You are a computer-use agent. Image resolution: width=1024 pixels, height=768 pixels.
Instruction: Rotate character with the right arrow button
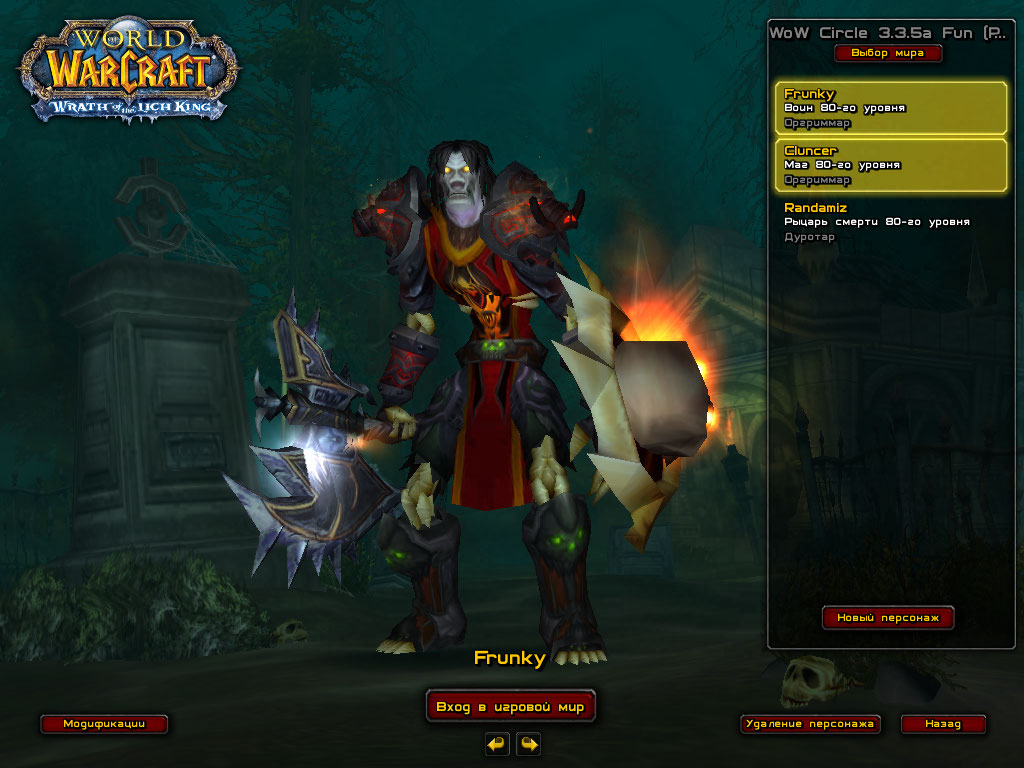(529, 744)
